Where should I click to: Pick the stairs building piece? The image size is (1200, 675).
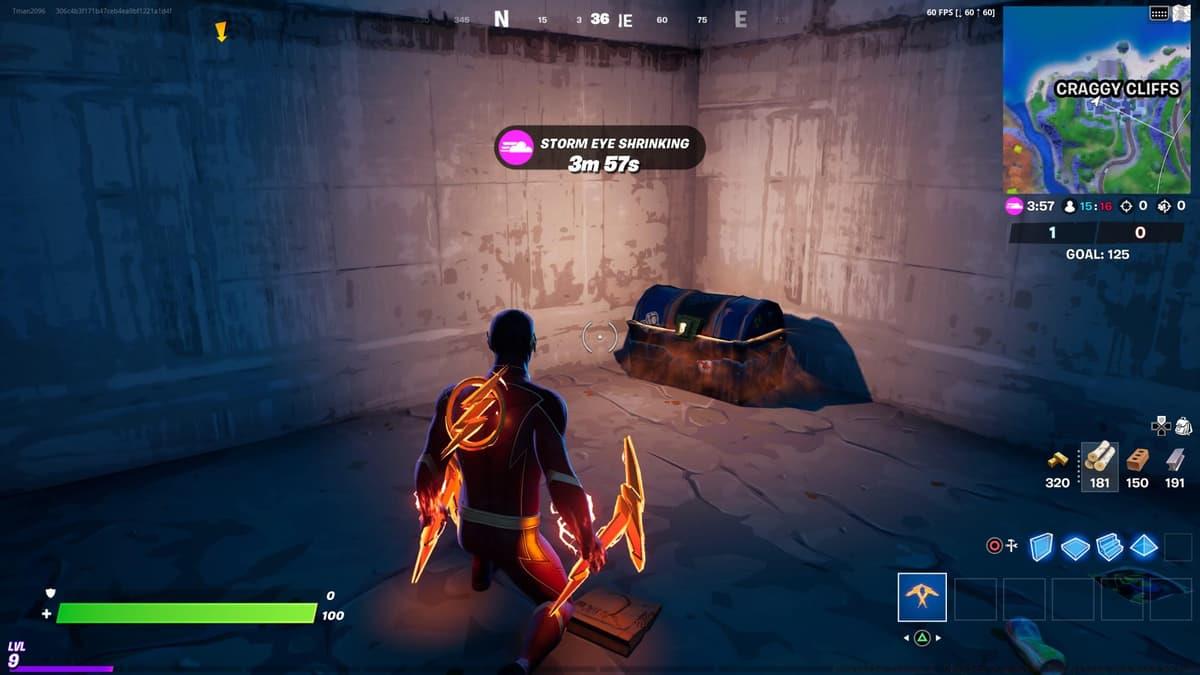(x=1109, y=547)
